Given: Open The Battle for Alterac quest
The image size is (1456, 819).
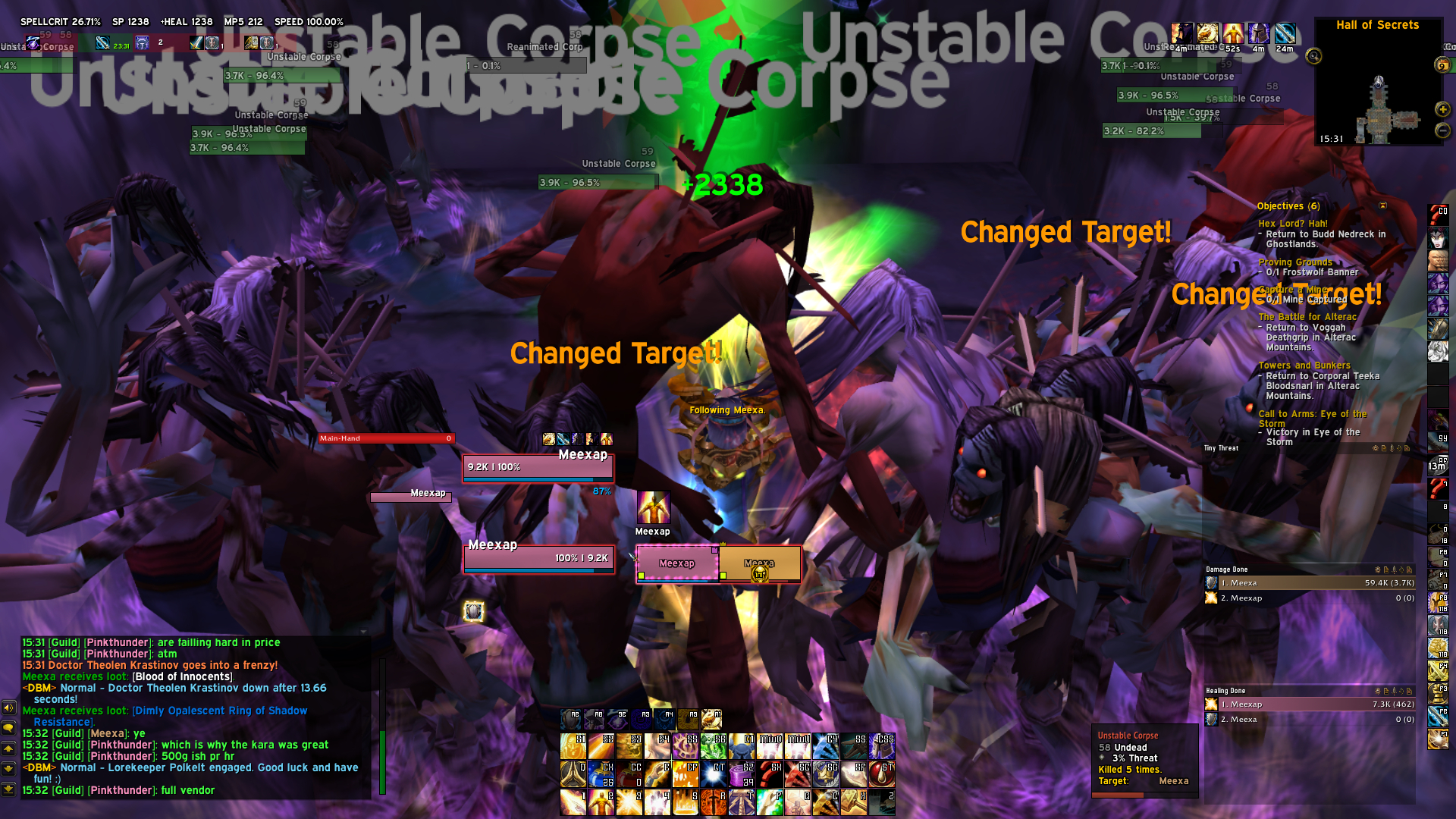Looking at the screenshot, I should 1307,317.
